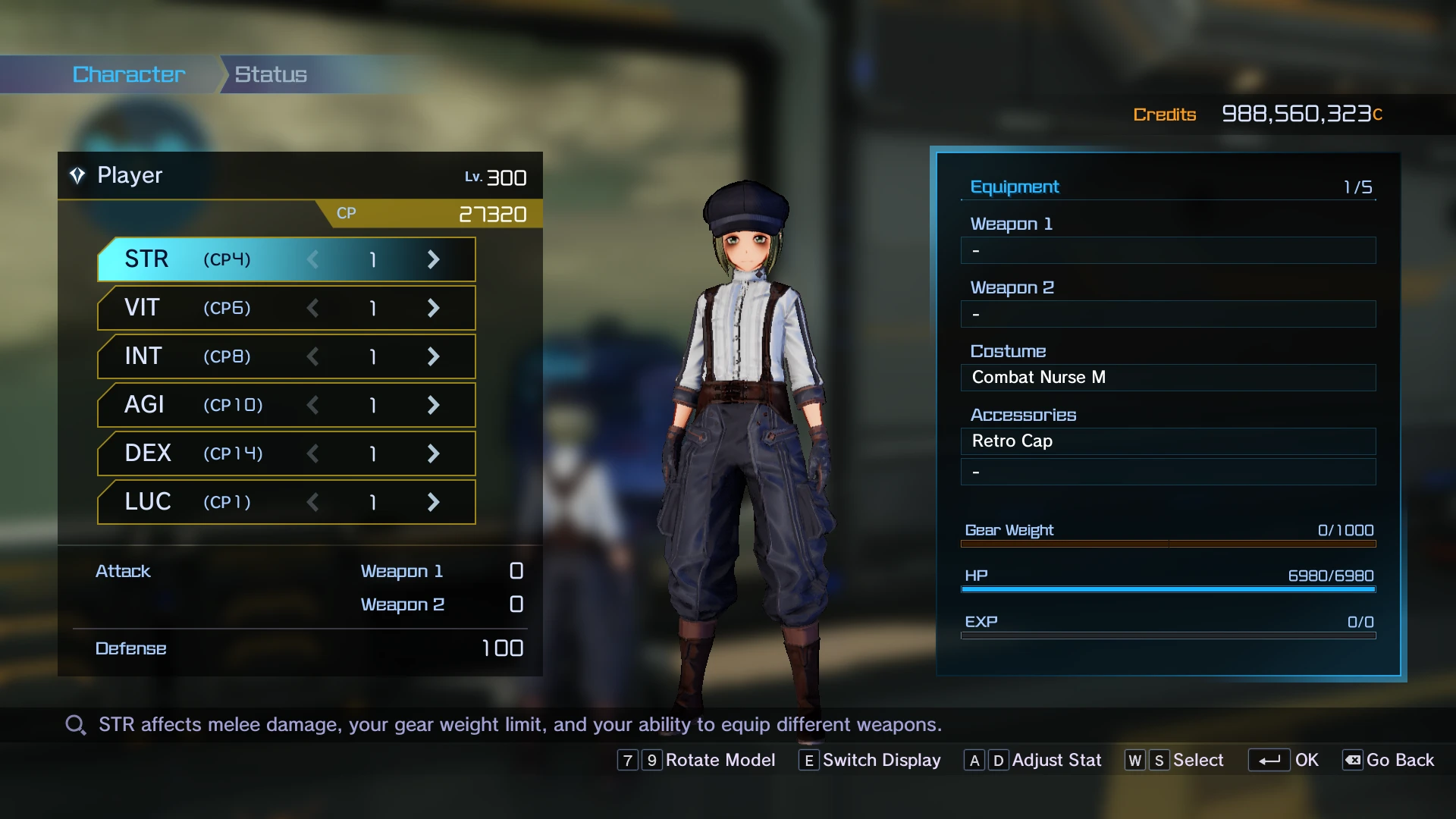Click the Gear Weight progress bar
Viewport: 1456px width, 819px height.
click(x=1168, y=543)
